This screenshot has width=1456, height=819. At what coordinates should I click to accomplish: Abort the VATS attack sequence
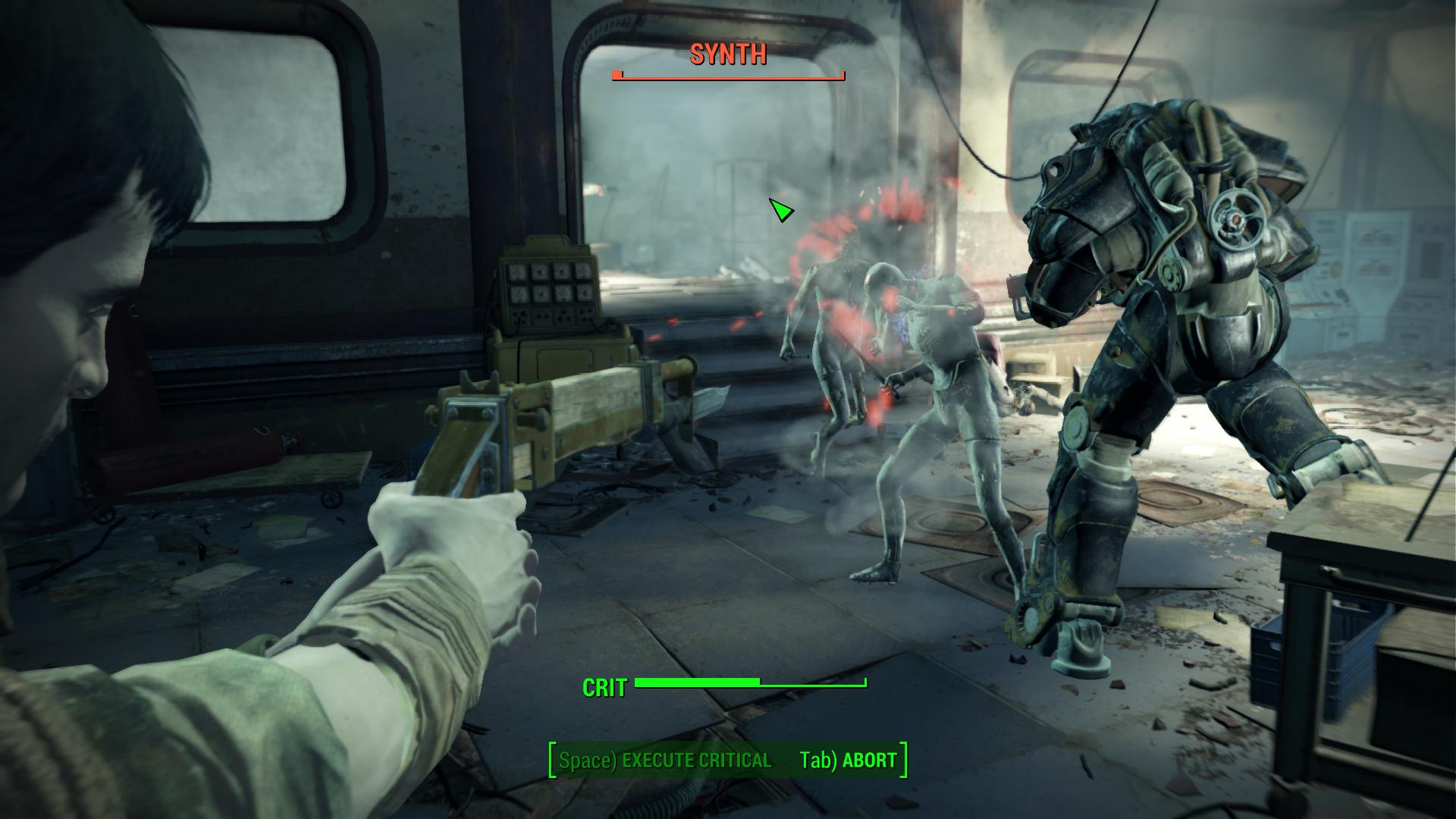848,761
